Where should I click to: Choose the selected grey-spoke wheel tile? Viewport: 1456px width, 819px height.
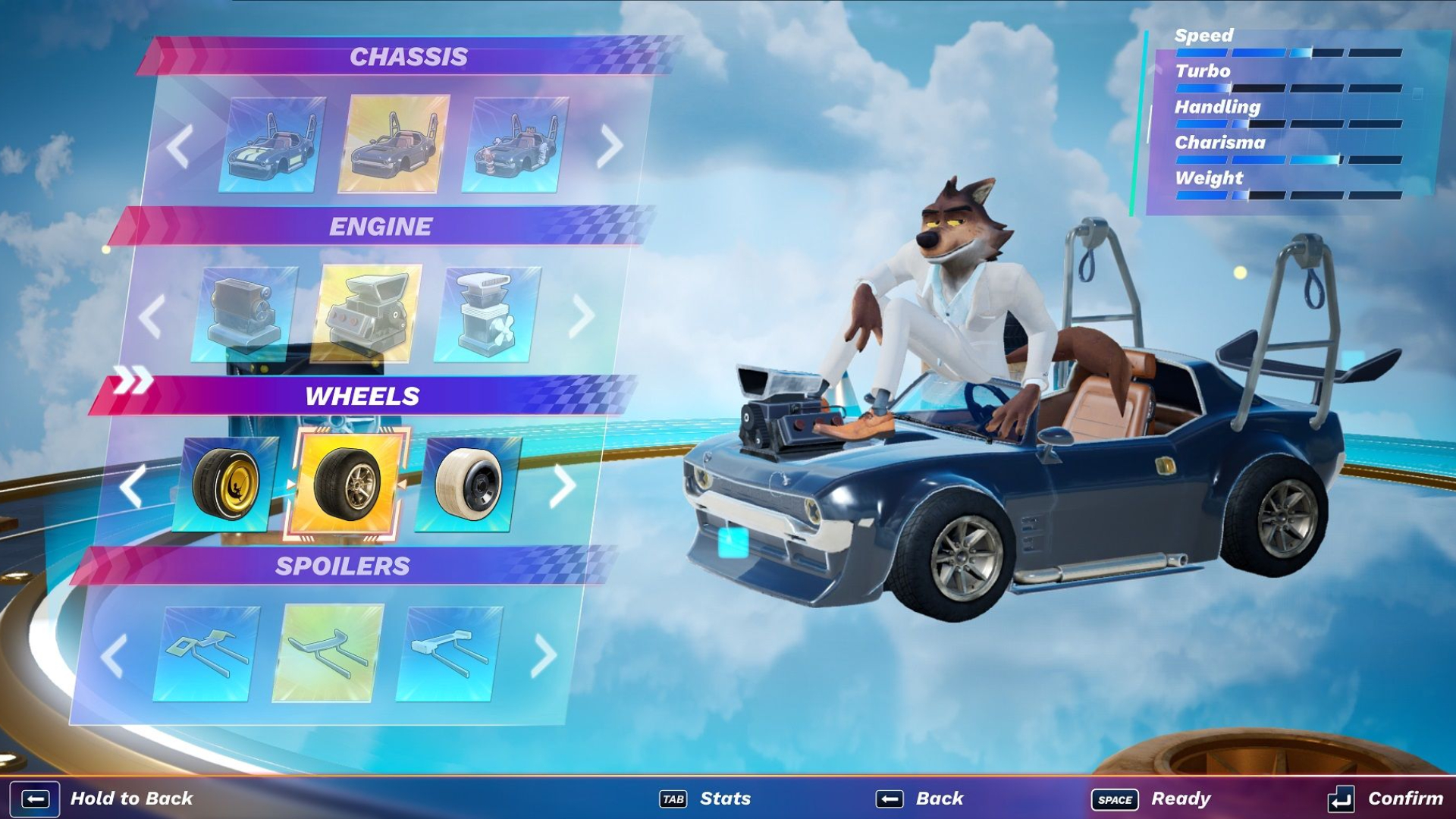(x=347, y=484)
